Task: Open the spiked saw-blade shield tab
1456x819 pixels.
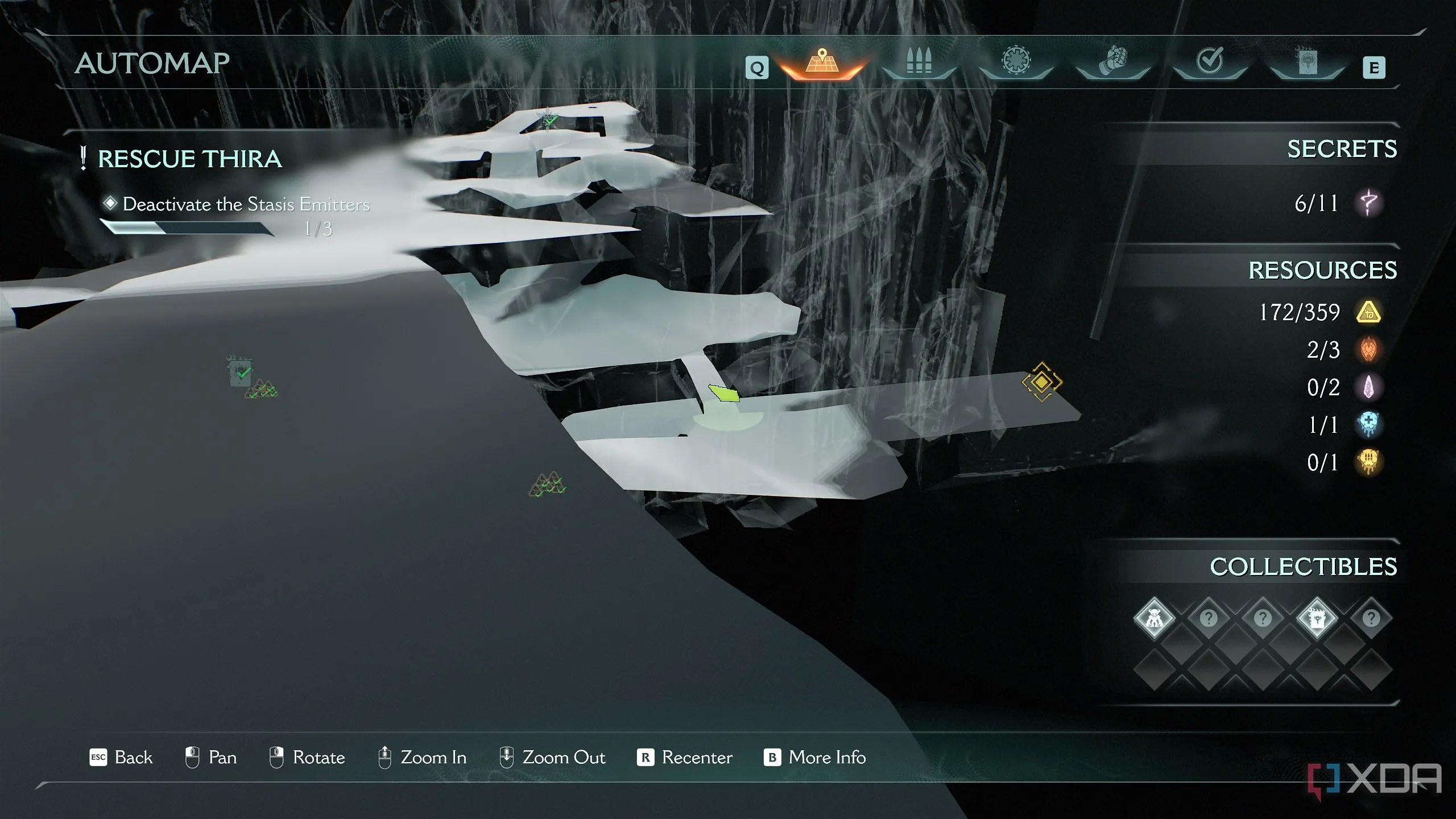Action: click(1016, 61)
